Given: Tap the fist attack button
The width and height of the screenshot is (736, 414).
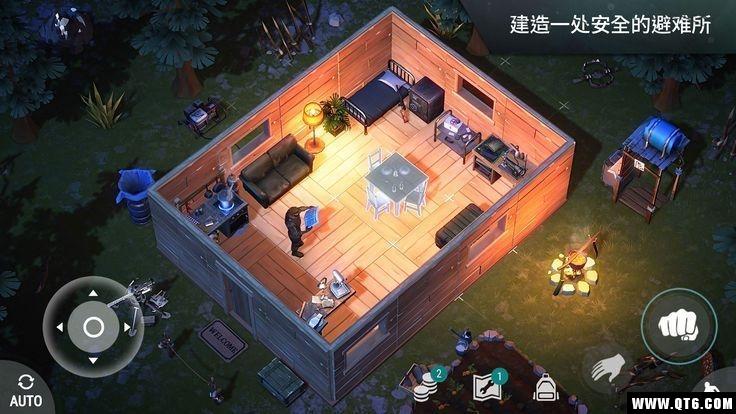Looking at the screenshot, I should point(678,326).
